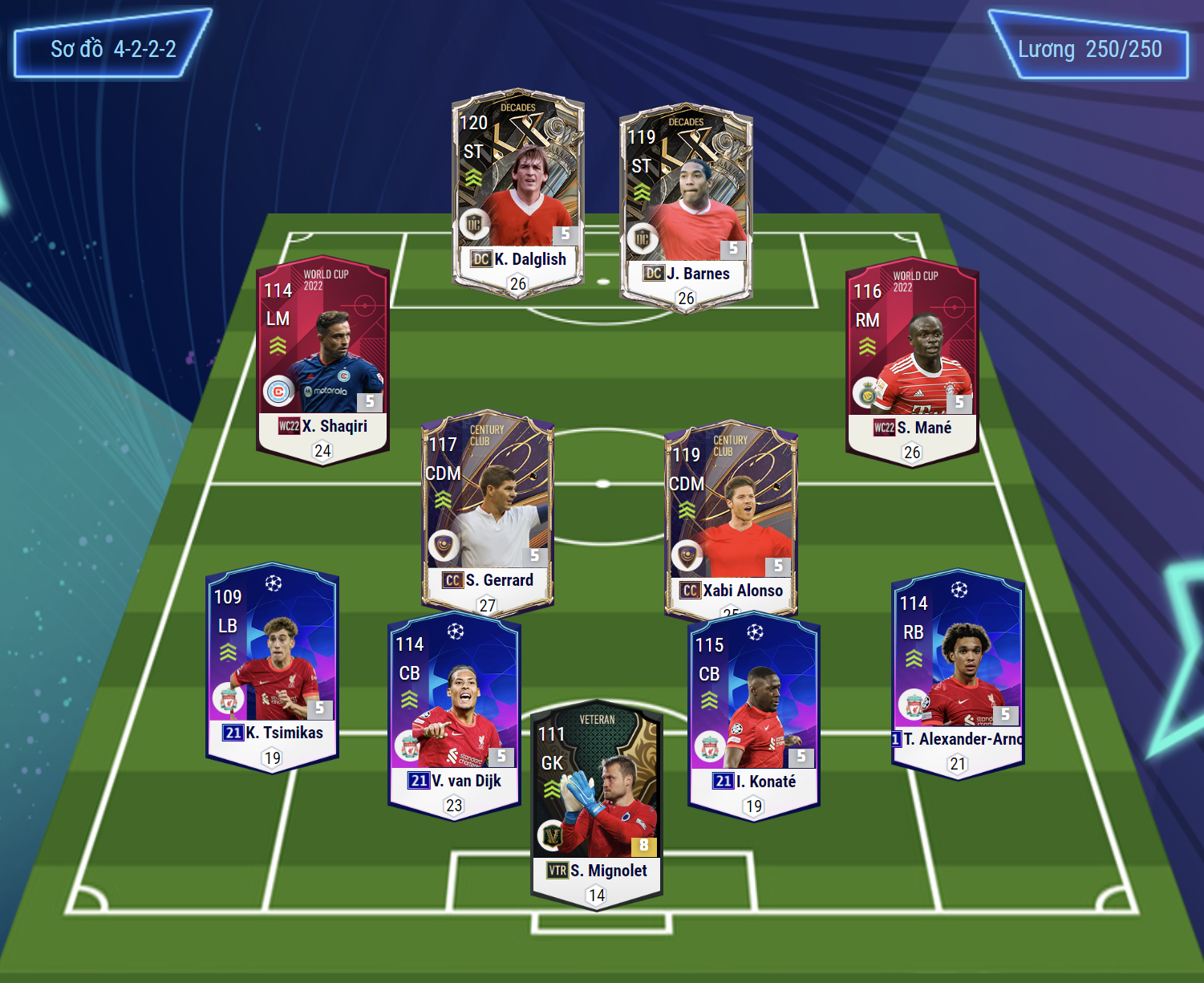Select the S. Mignolet goalkeeper card
Viewport: 1204px width, 983px height.
597,802
